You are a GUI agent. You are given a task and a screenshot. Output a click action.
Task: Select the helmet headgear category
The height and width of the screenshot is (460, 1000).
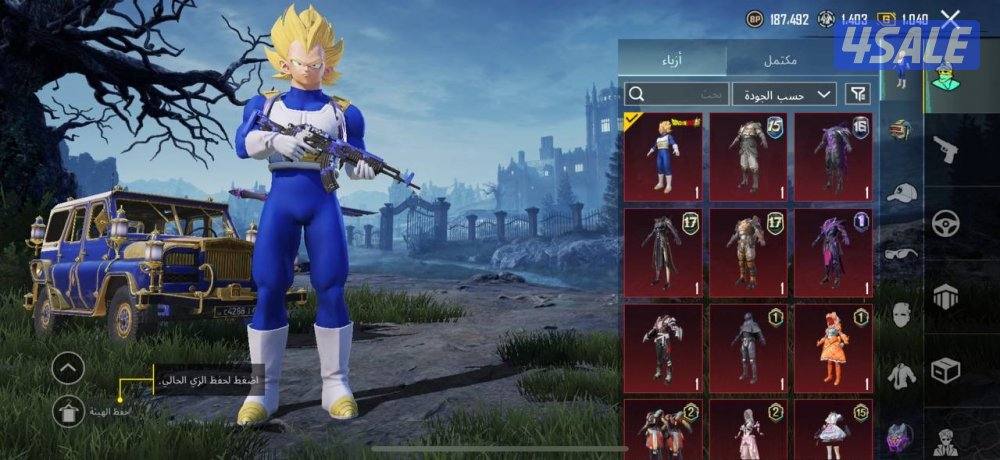click(x=901, y=130)
